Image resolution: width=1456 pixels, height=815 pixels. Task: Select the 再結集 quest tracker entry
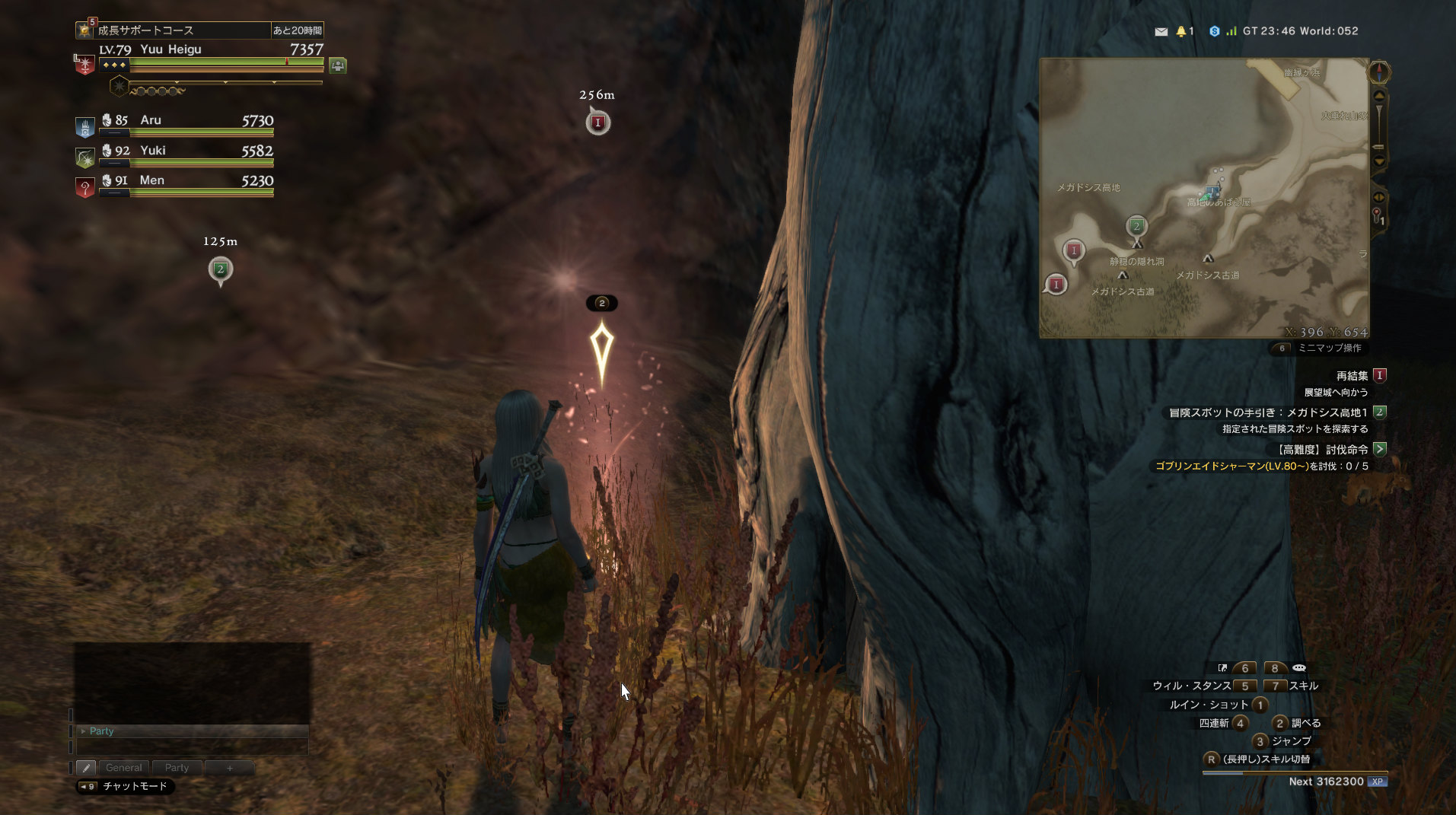pos(1352,375)
